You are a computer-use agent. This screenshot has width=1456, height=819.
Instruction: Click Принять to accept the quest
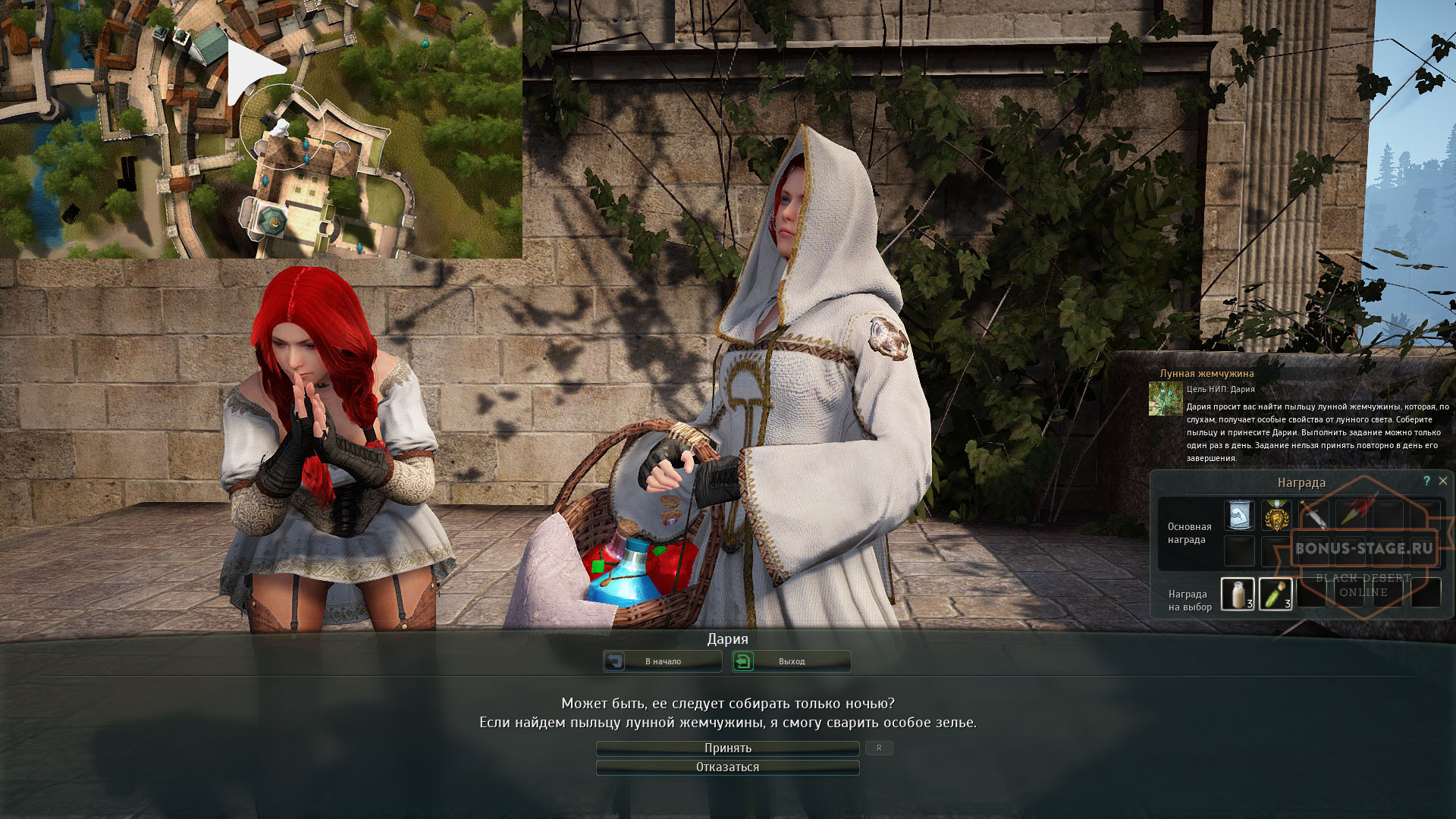pos(726,748)
